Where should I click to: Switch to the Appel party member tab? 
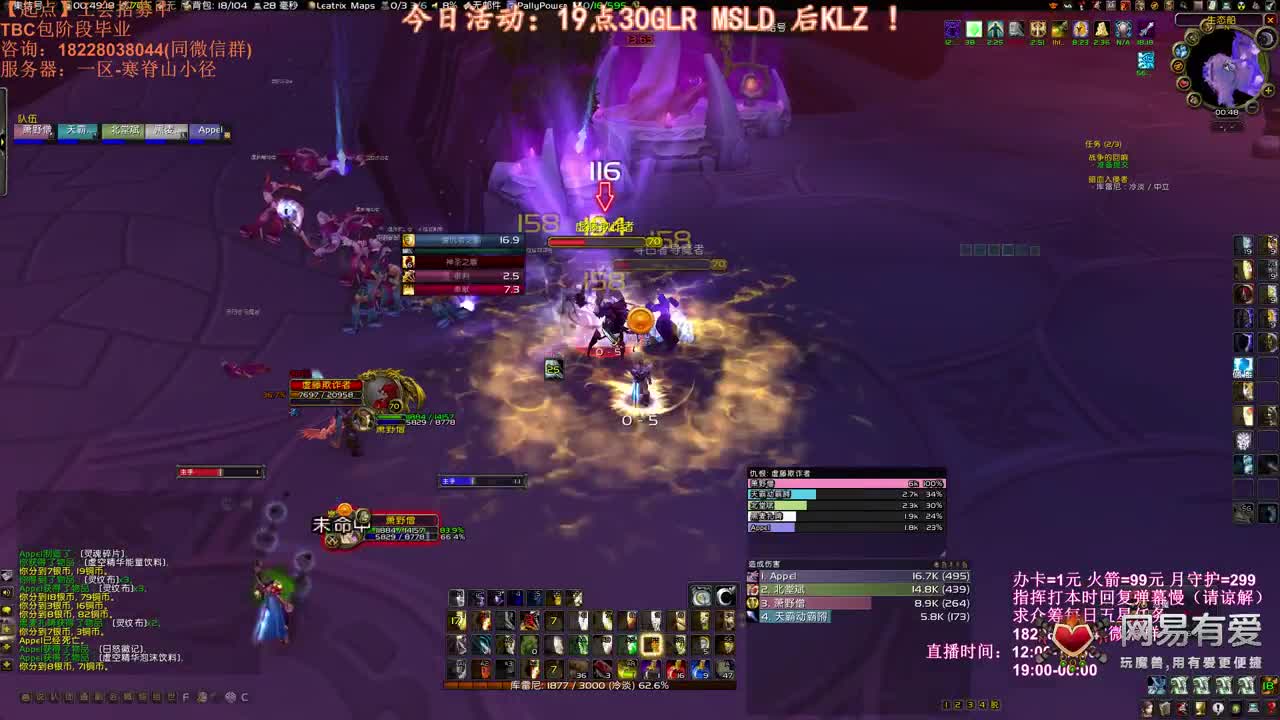210,128
